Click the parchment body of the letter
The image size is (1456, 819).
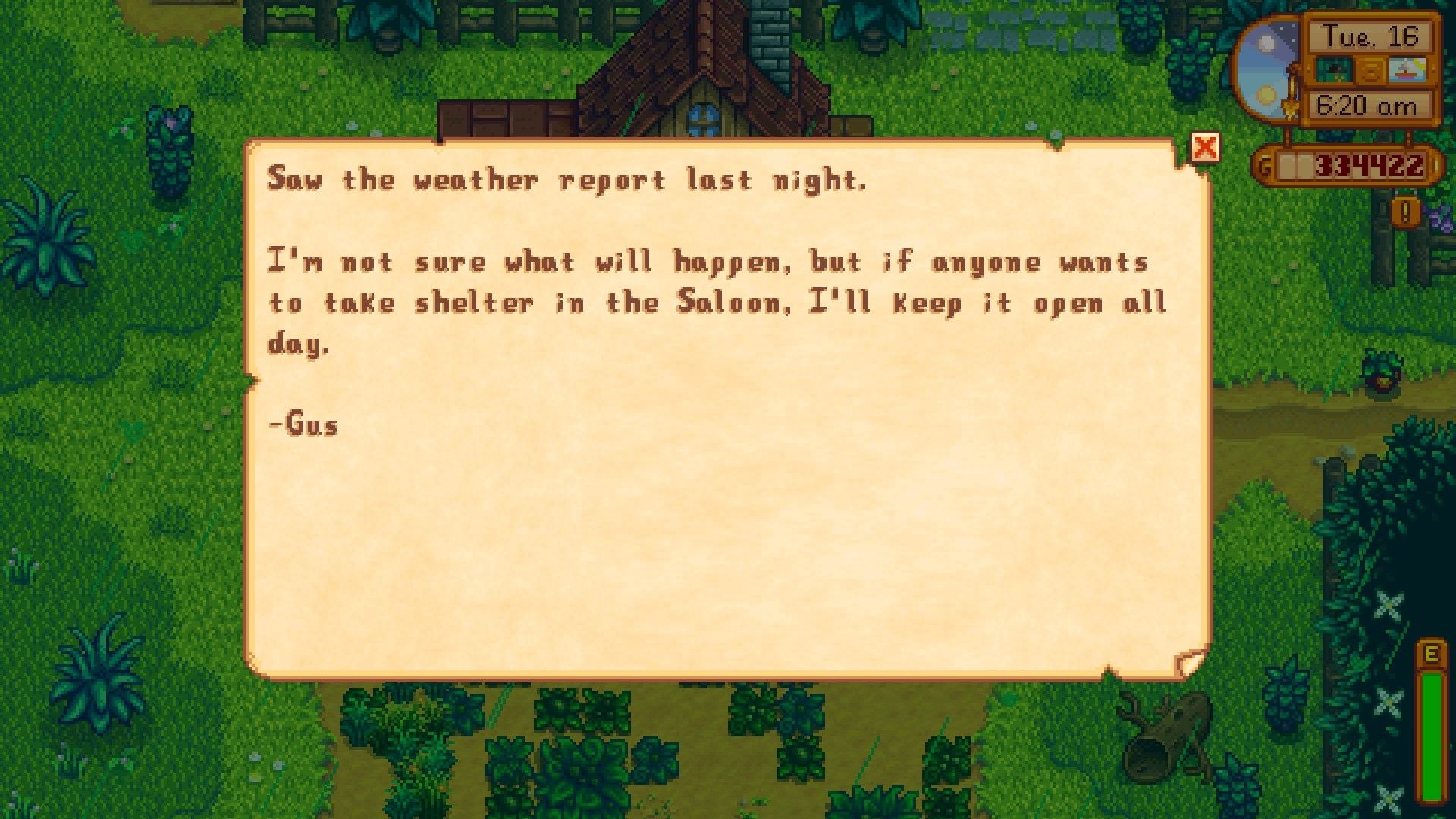pyautogui.click(x=720, y=531)
